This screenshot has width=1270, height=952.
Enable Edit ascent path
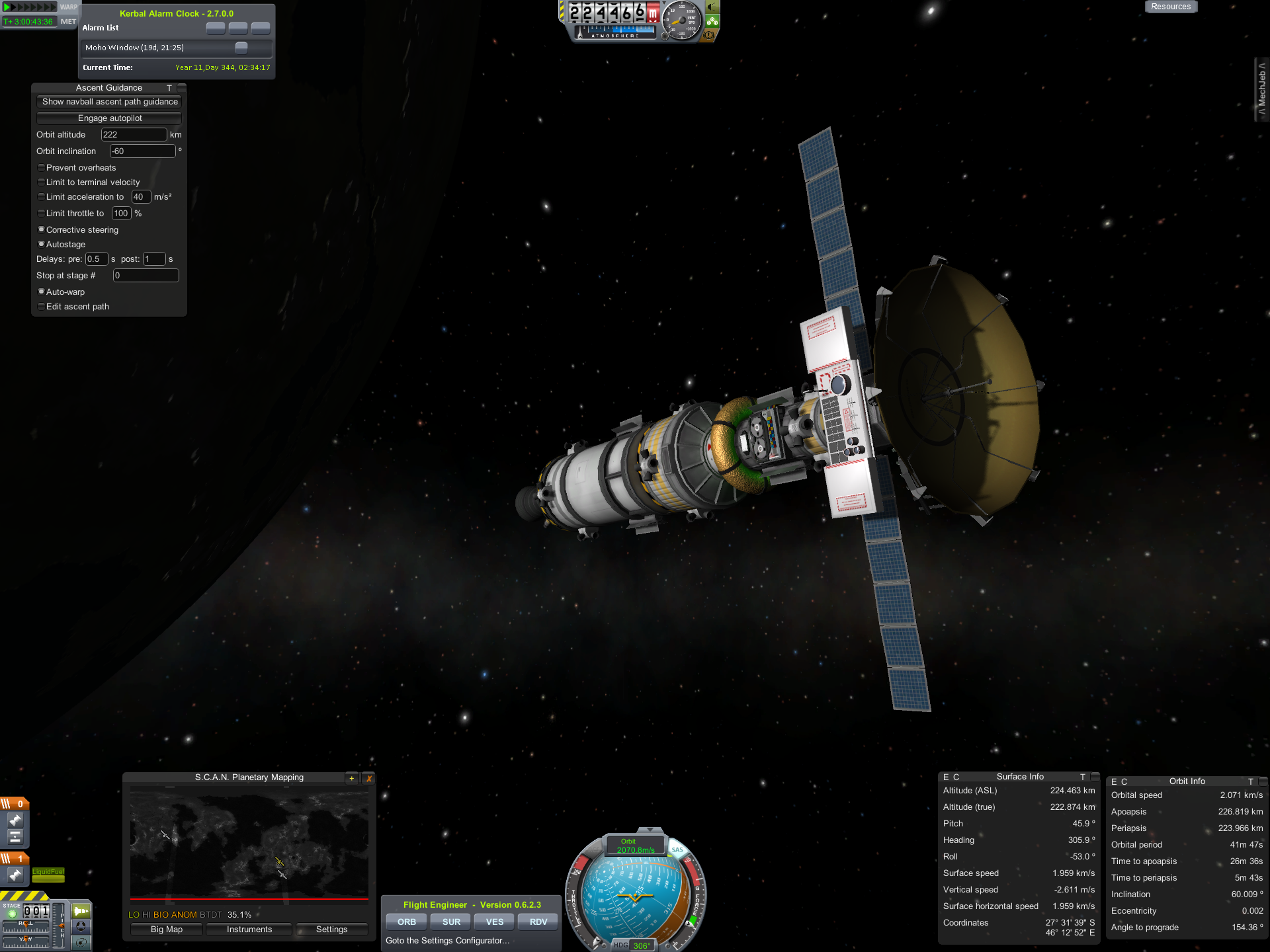pos(42,307)
